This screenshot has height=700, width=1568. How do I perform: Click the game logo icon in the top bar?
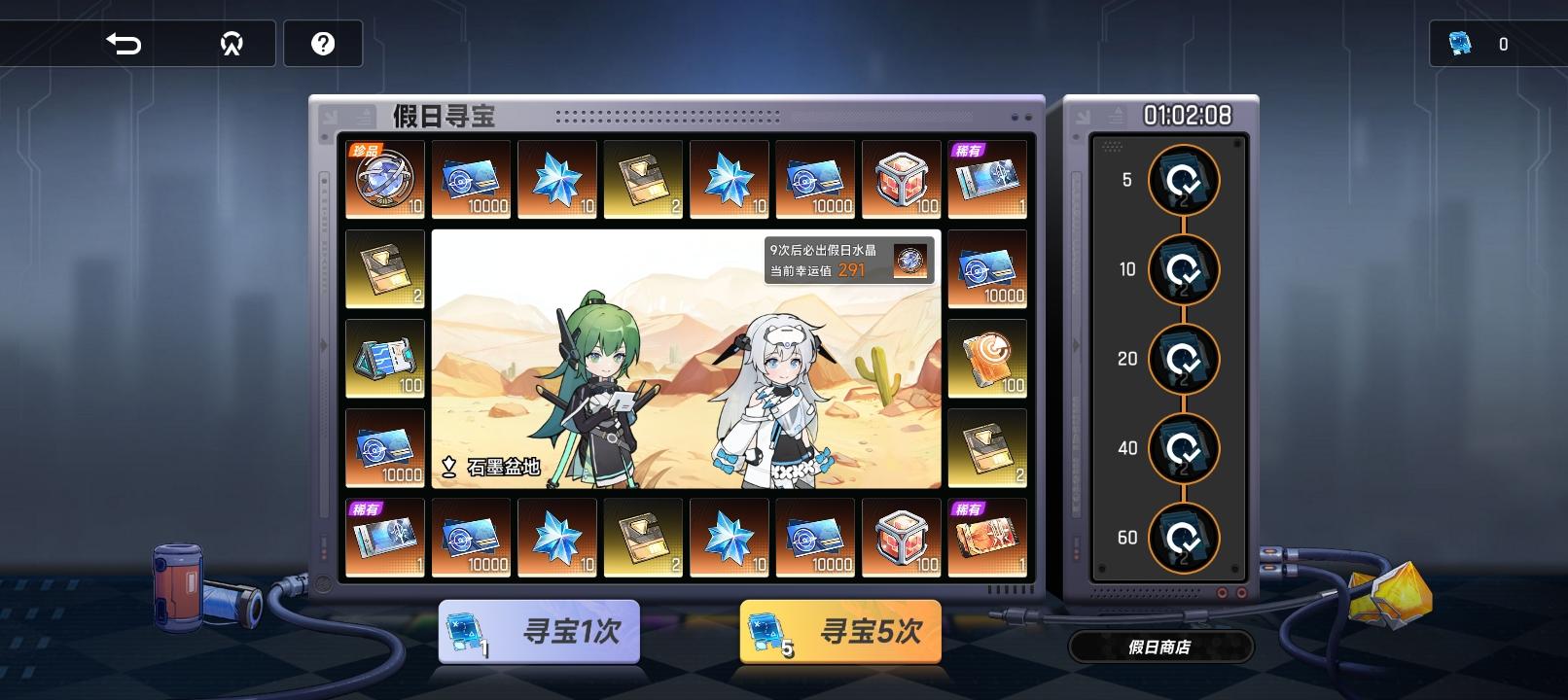(233, 43)
